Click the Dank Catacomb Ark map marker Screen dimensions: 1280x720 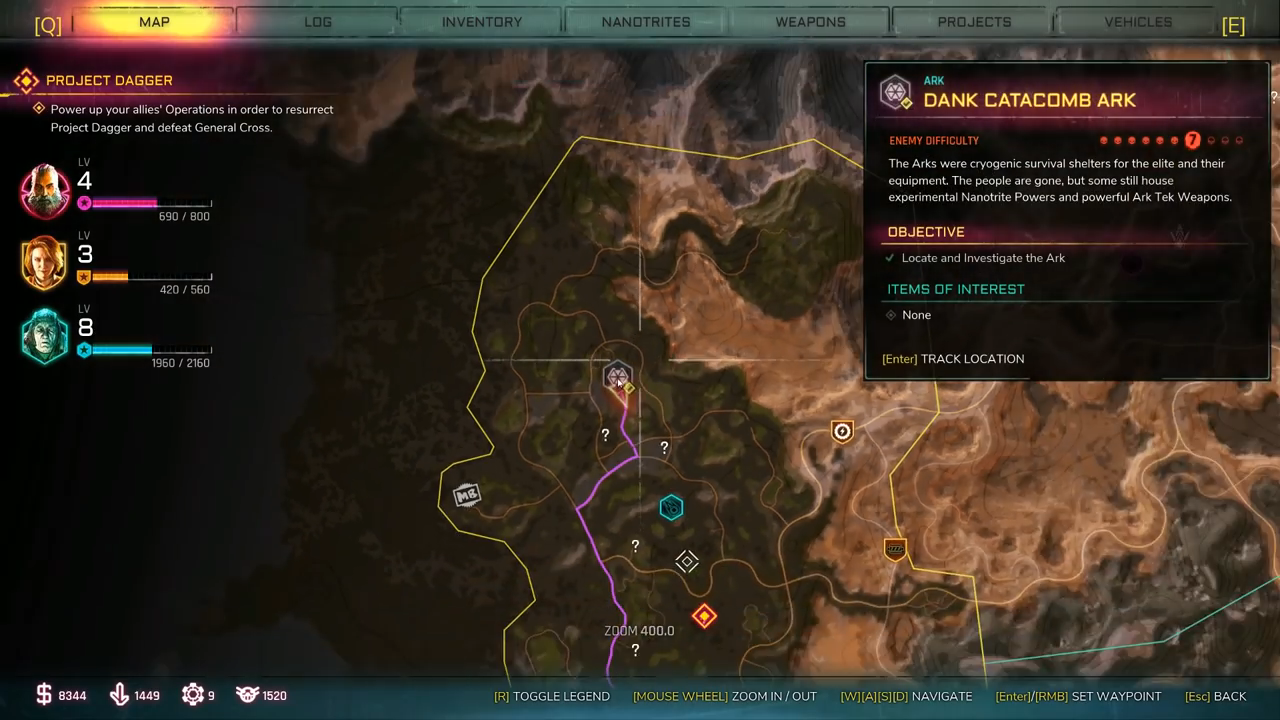(x=618, y=378)
